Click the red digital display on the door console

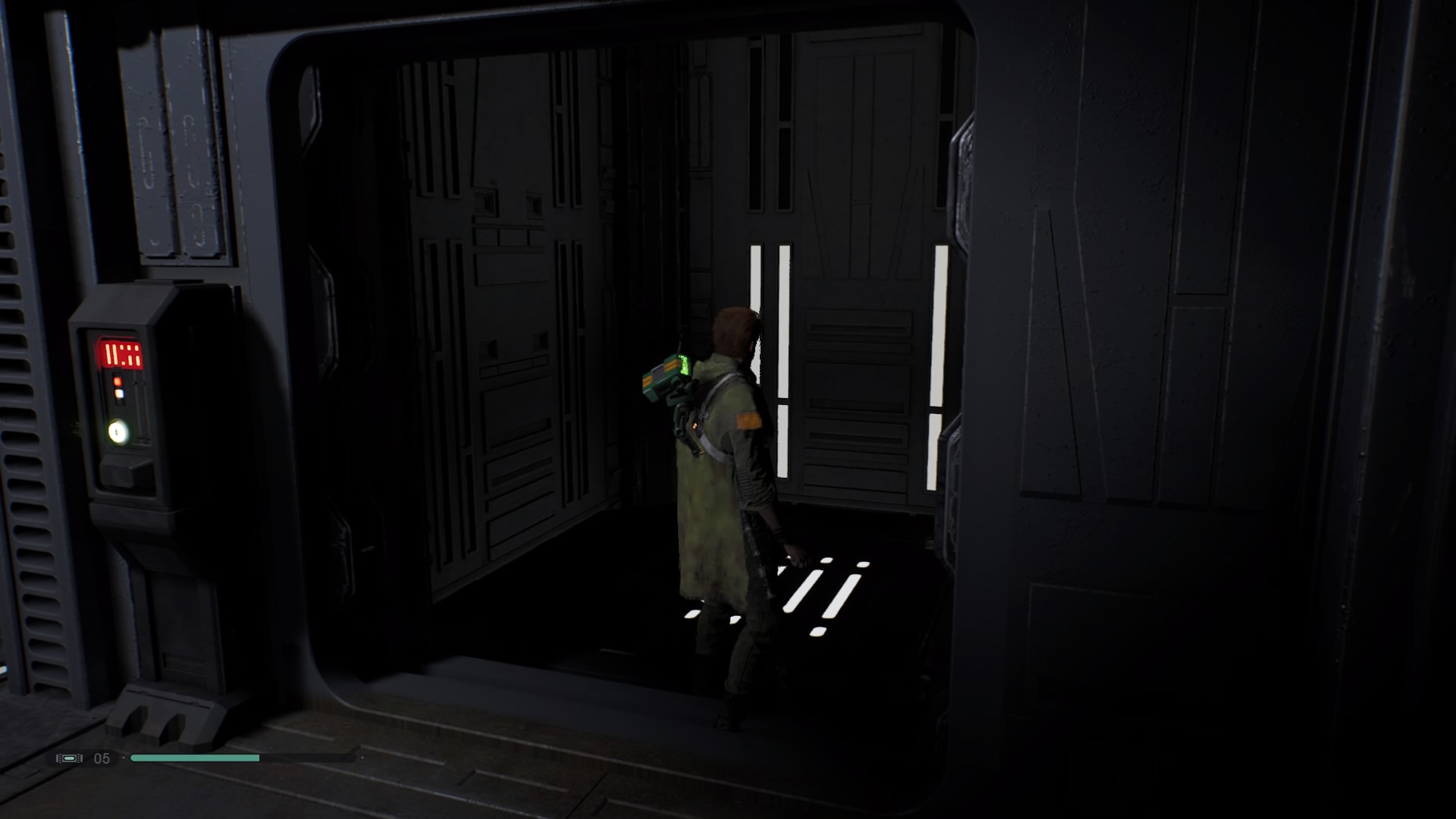coord(122,353)
